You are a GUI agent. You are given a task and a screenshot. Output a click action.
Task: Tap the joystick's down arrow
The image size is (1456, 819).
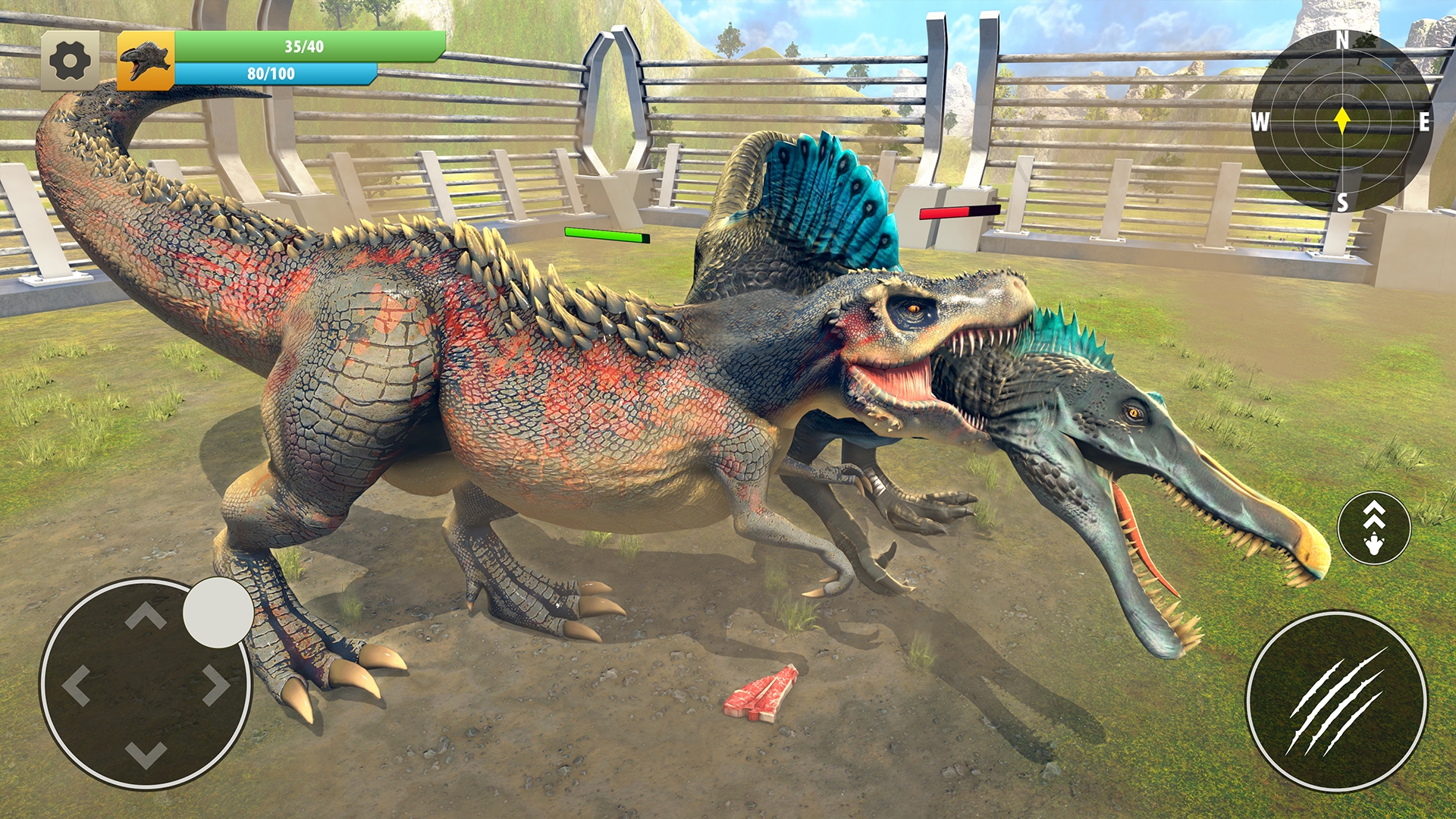[146, 754]
